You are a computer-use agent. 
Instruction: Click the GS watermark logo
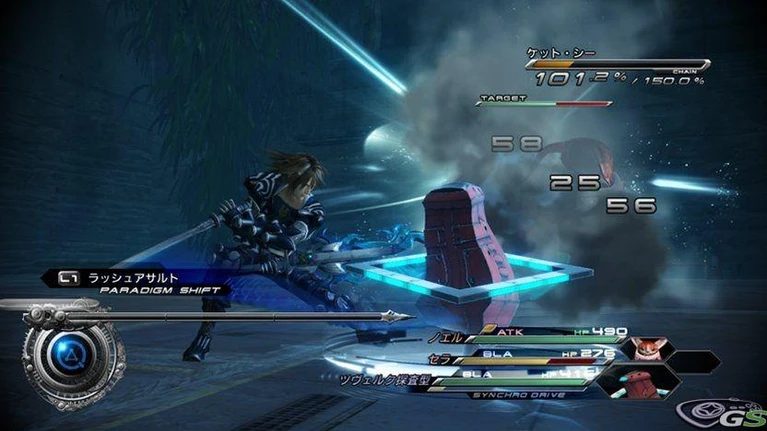[719, 410]
